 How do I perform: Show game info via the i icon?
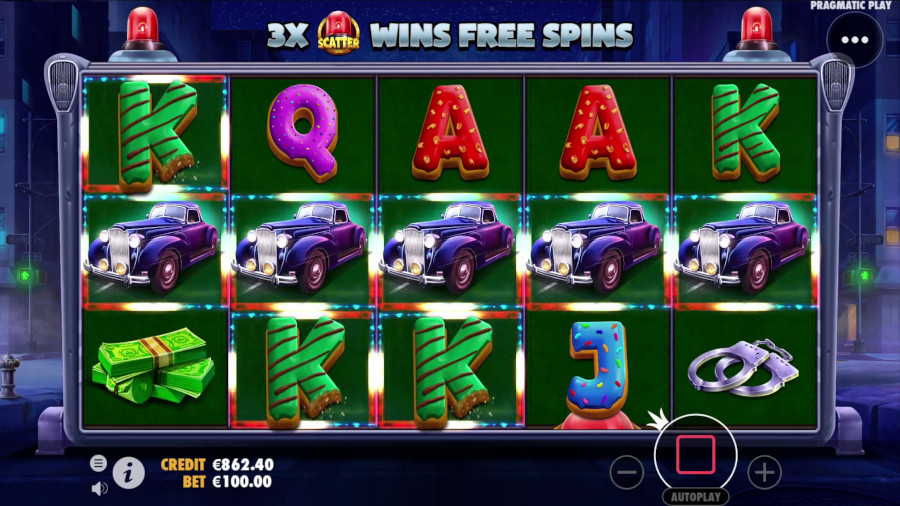(x=128, y=472)
